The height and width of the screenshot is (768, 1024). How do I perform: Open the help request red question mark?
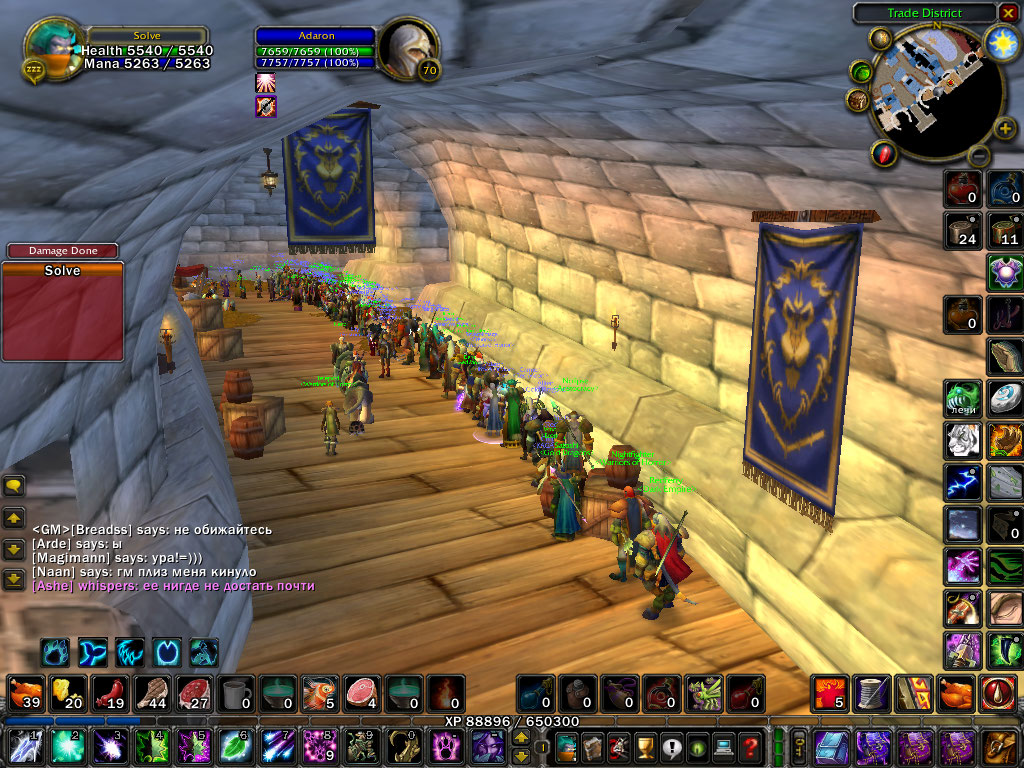click(x=750, y=746)
